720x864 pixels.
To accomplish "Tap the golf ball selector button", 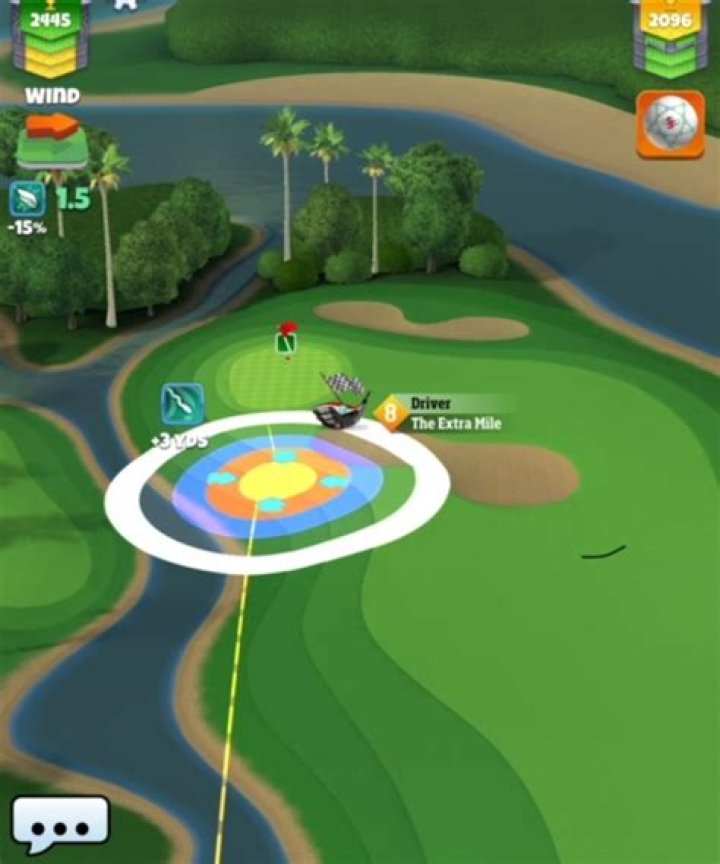I will coord(670,125).
